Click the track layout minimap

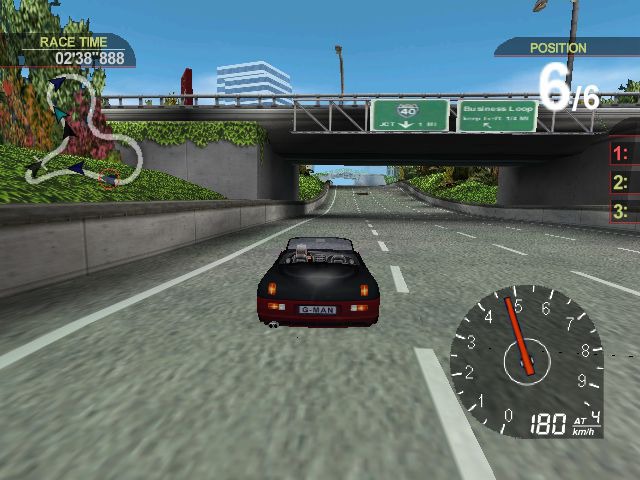[82, 132]
